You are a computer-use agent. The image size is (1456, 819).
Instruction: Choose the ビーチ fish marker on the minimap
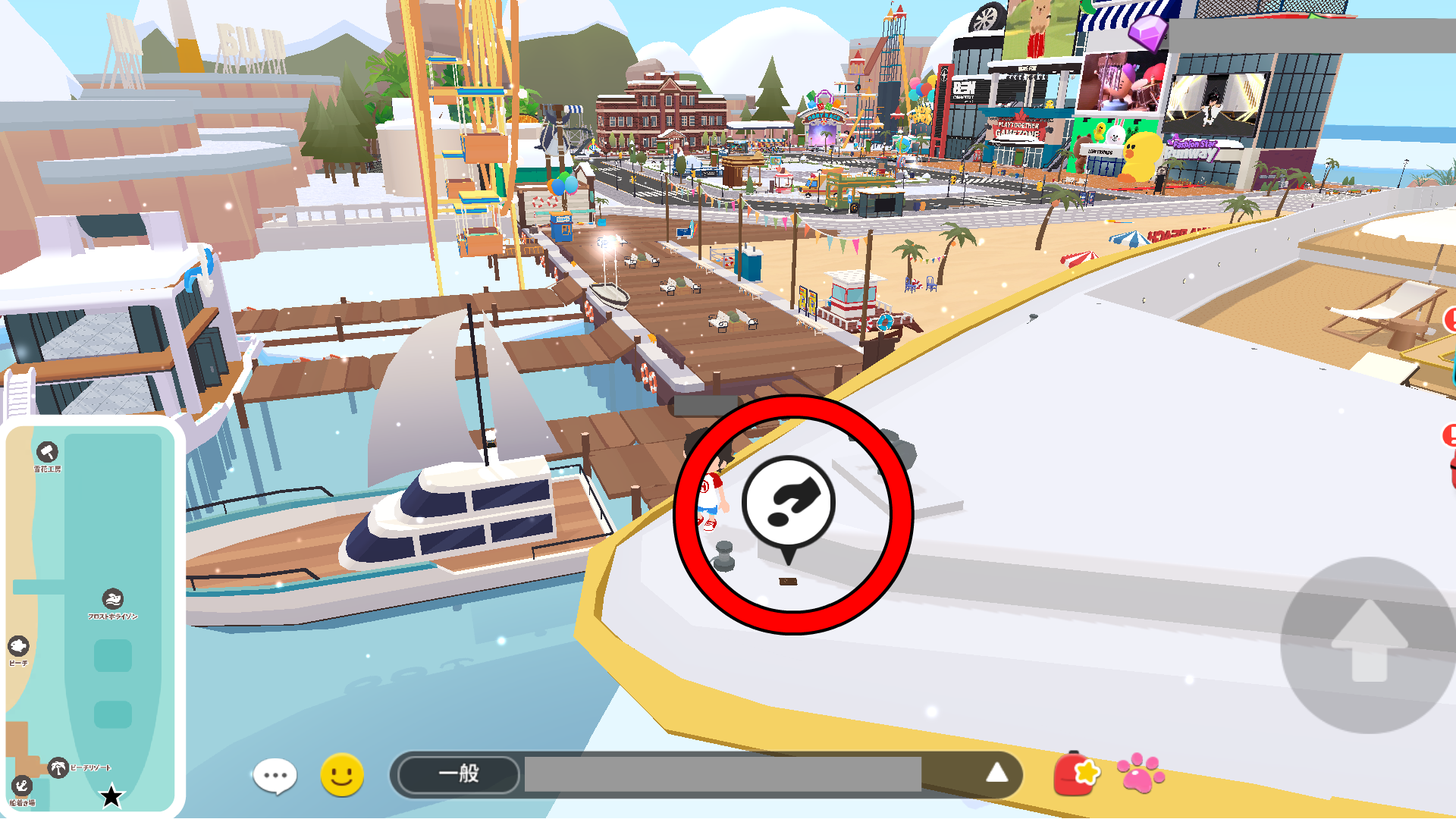pos(19,646)
